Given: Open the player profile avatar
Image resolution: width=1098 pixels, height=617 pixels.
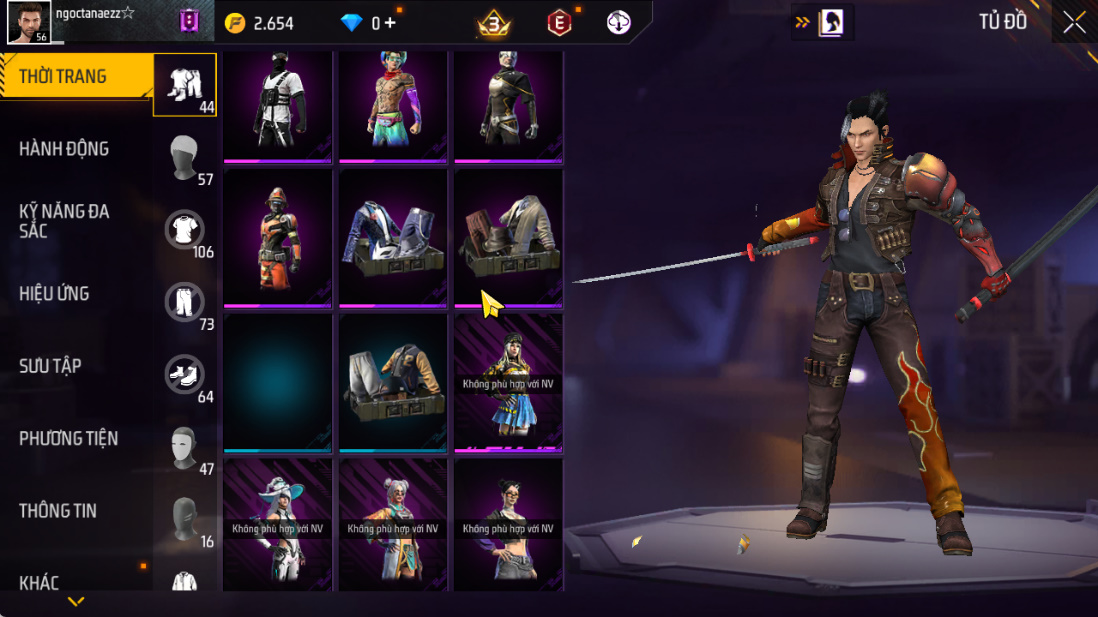Looking at the screenshot, I should click(x=28, y=22).
